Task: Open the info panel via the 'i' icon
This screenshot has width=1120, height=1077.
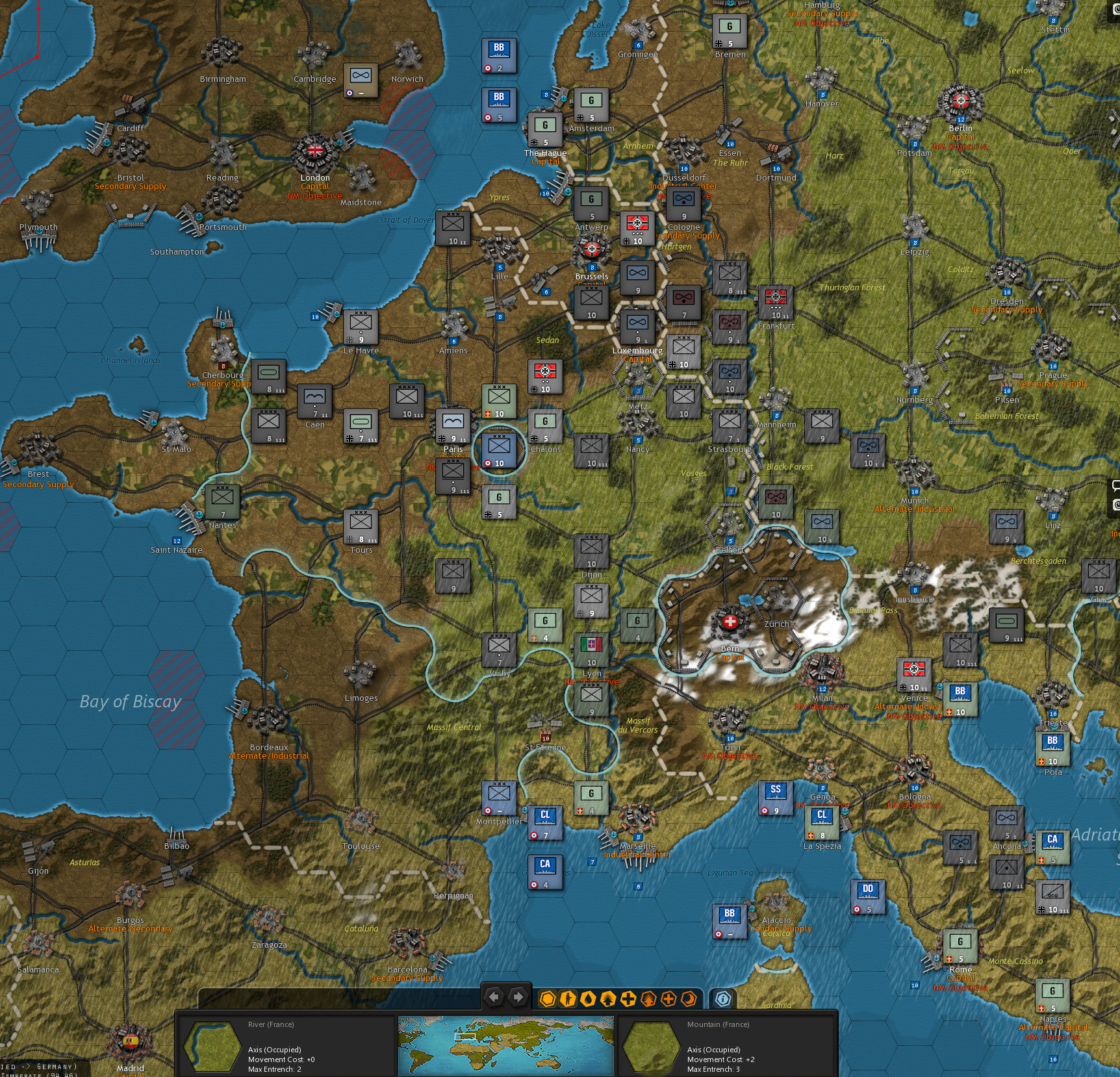Action: (722, 999)
